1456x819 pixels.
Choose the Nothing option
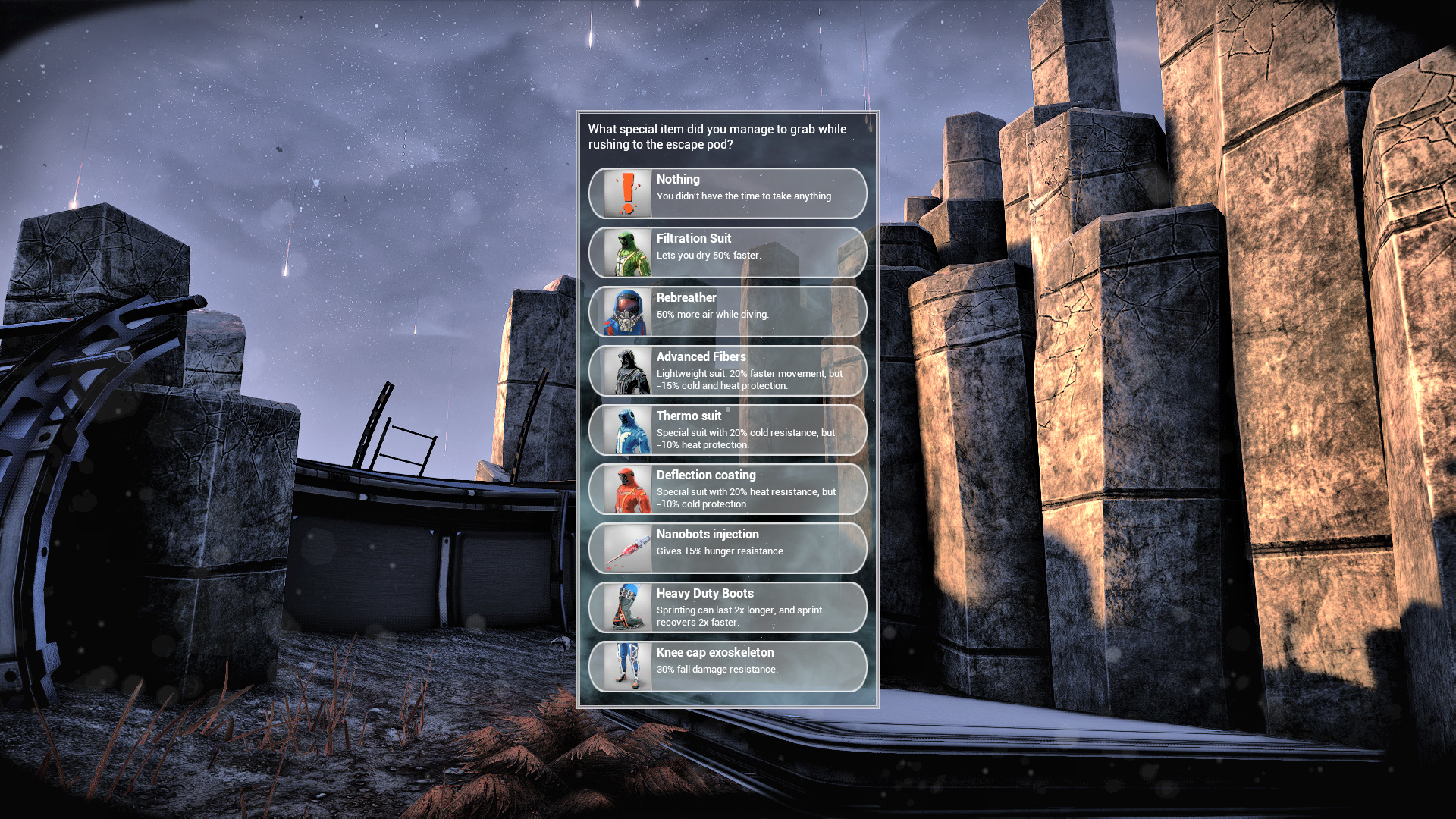[x=727, y=193]
